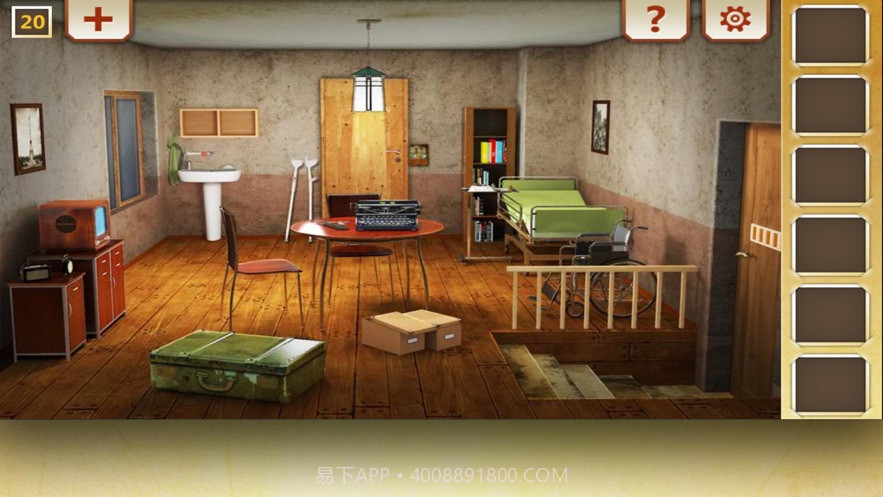Click the red plus button

point(98,19)
